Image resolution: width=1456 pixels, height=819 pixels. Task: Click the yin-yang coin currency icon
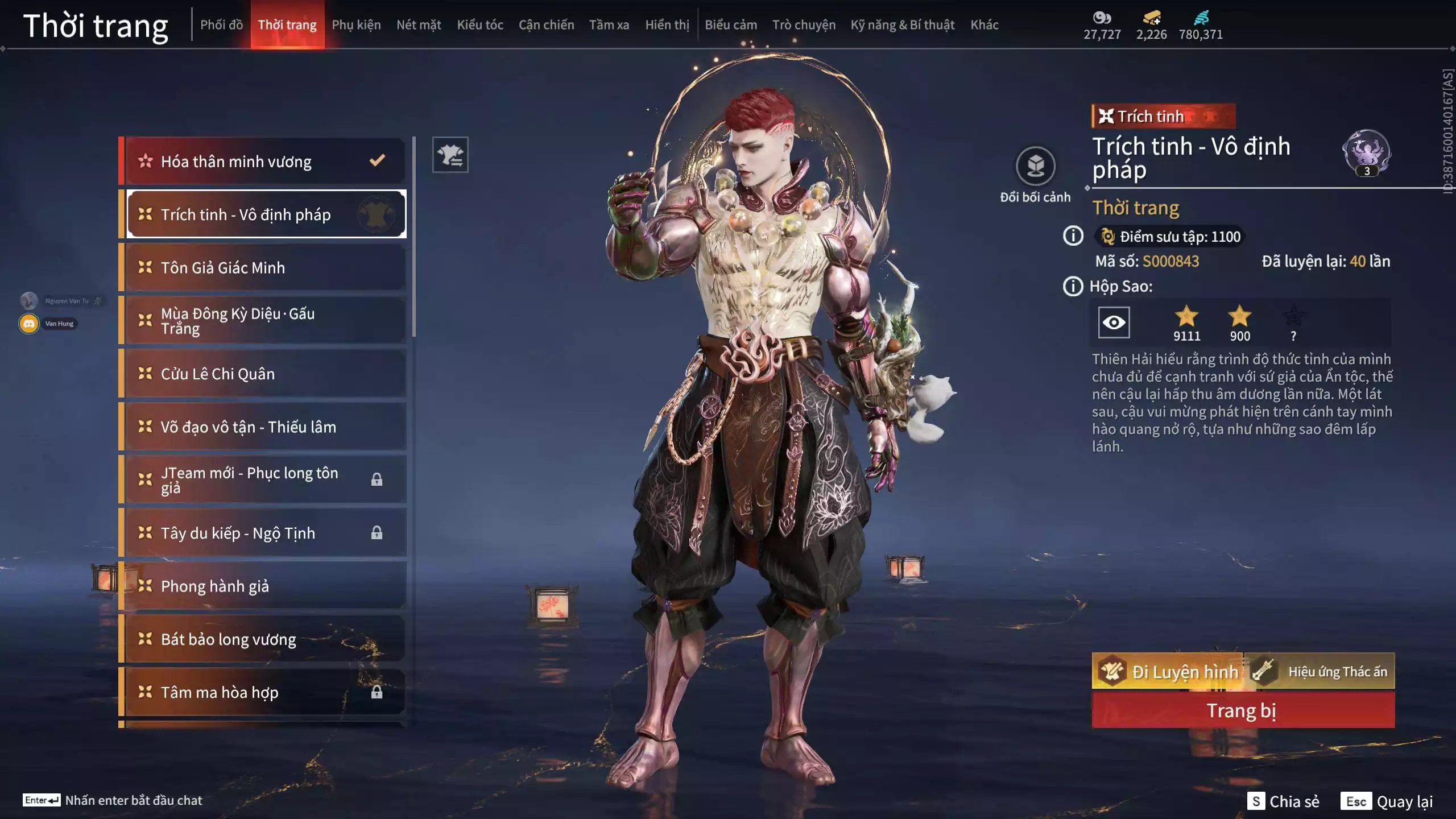[x=1102, y=18]
